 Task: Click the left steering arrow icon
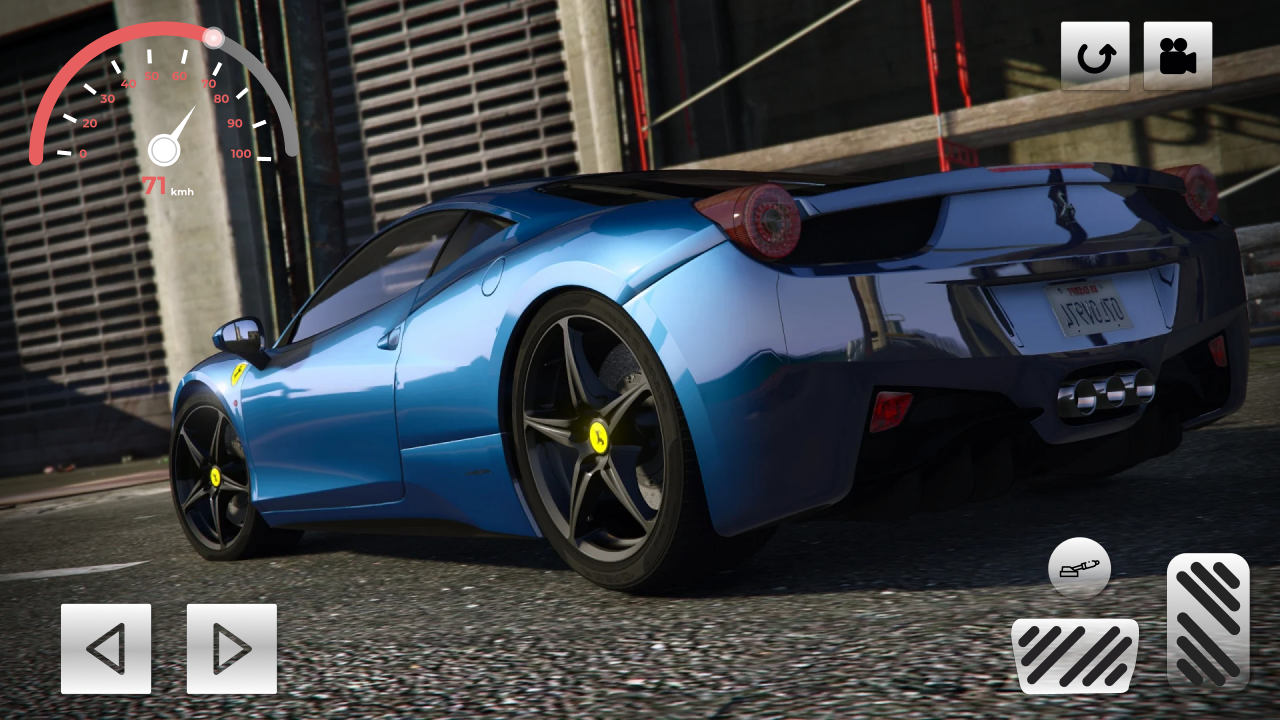click(106, 648)
